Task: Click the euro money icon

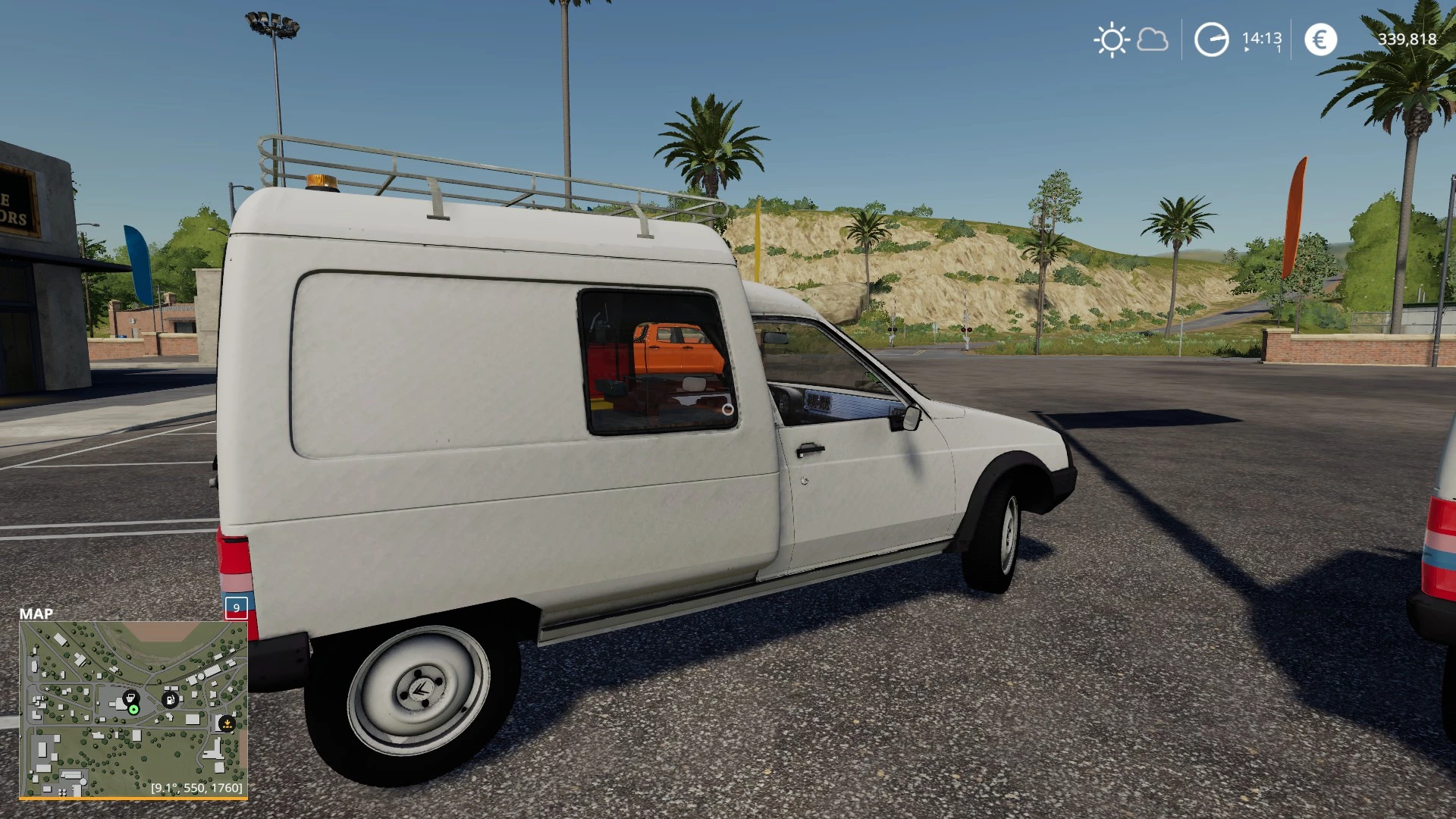Action: click(1320, 39)
